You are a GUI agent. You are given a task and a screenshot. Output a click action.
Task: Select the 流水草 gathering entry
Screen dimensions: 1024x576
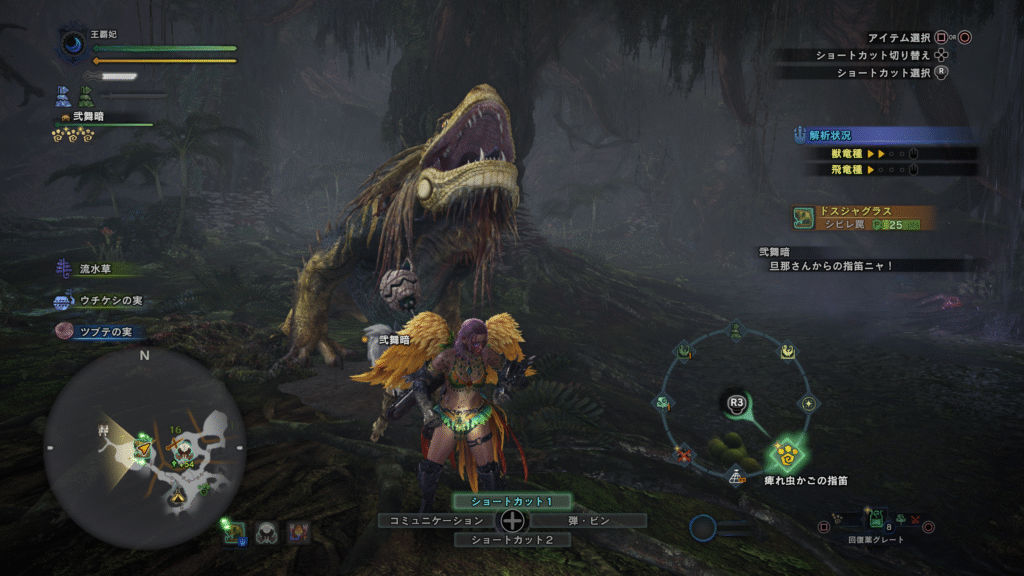tap(97, 269)
